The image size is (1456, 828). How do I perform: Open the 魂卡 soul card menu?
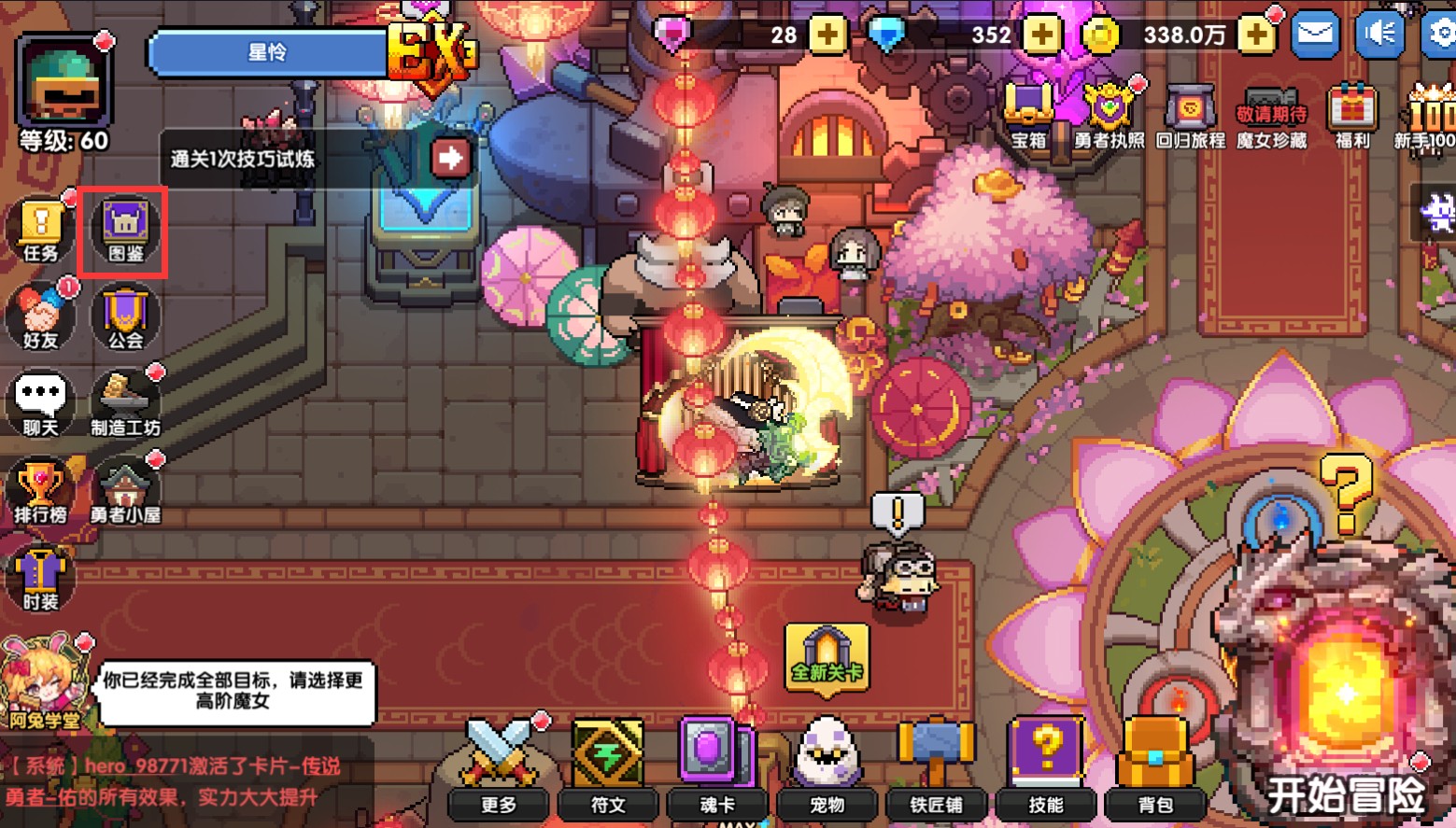[x=717, y=765]
